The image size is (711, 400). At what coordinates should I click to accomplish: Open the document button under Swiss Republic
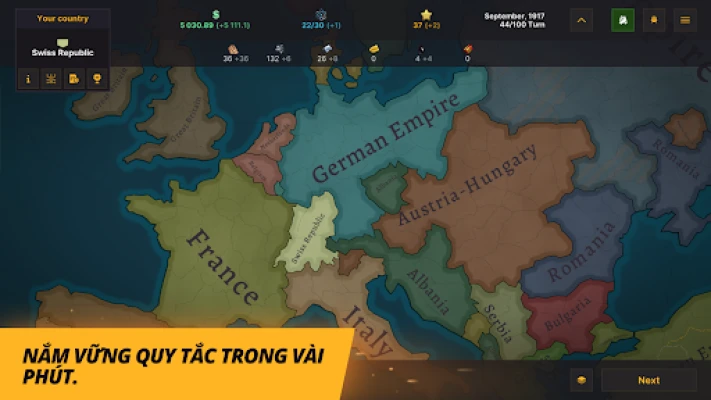[x=74, y=78]
